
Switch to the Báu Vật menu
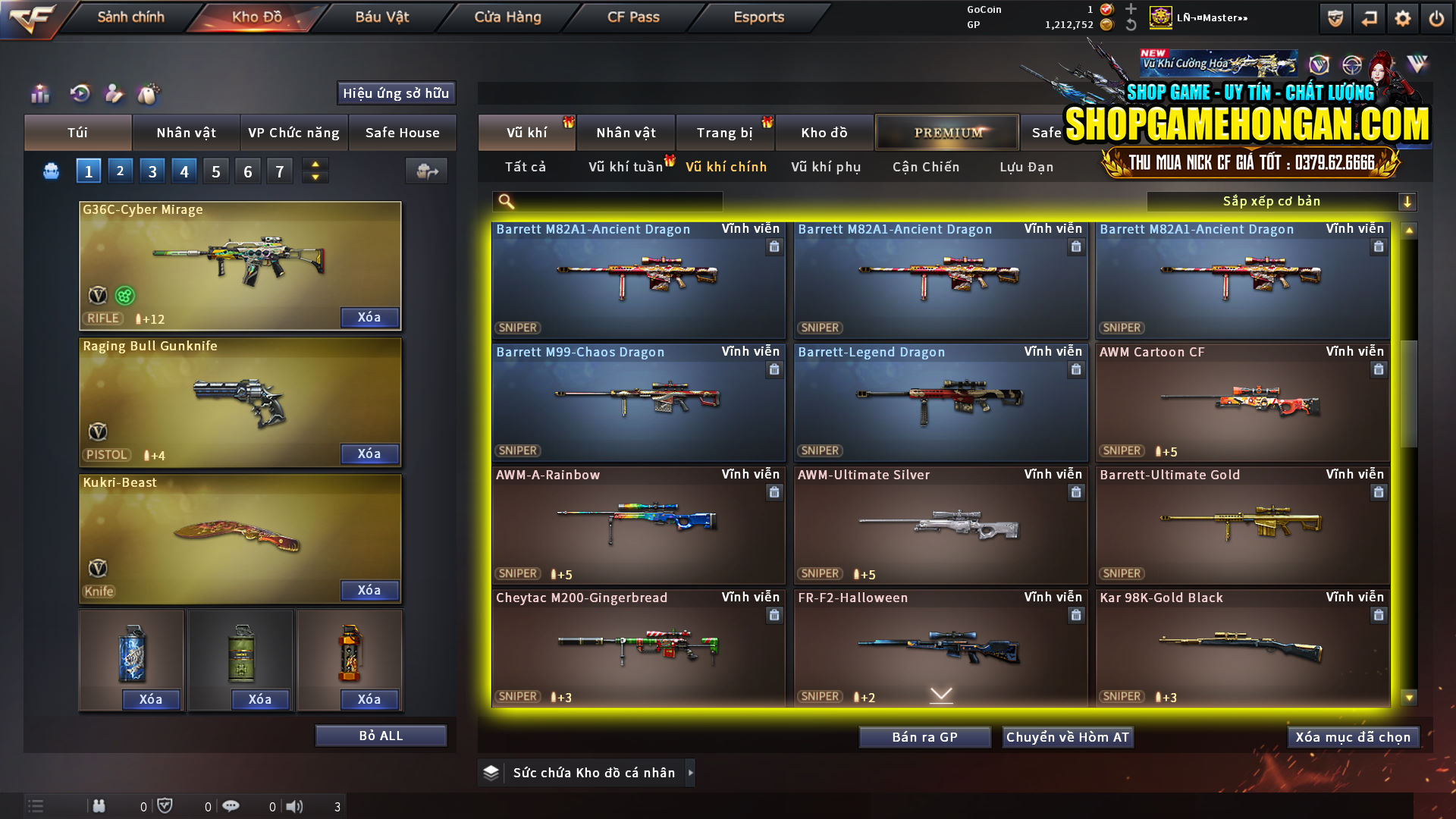point(381,17)
